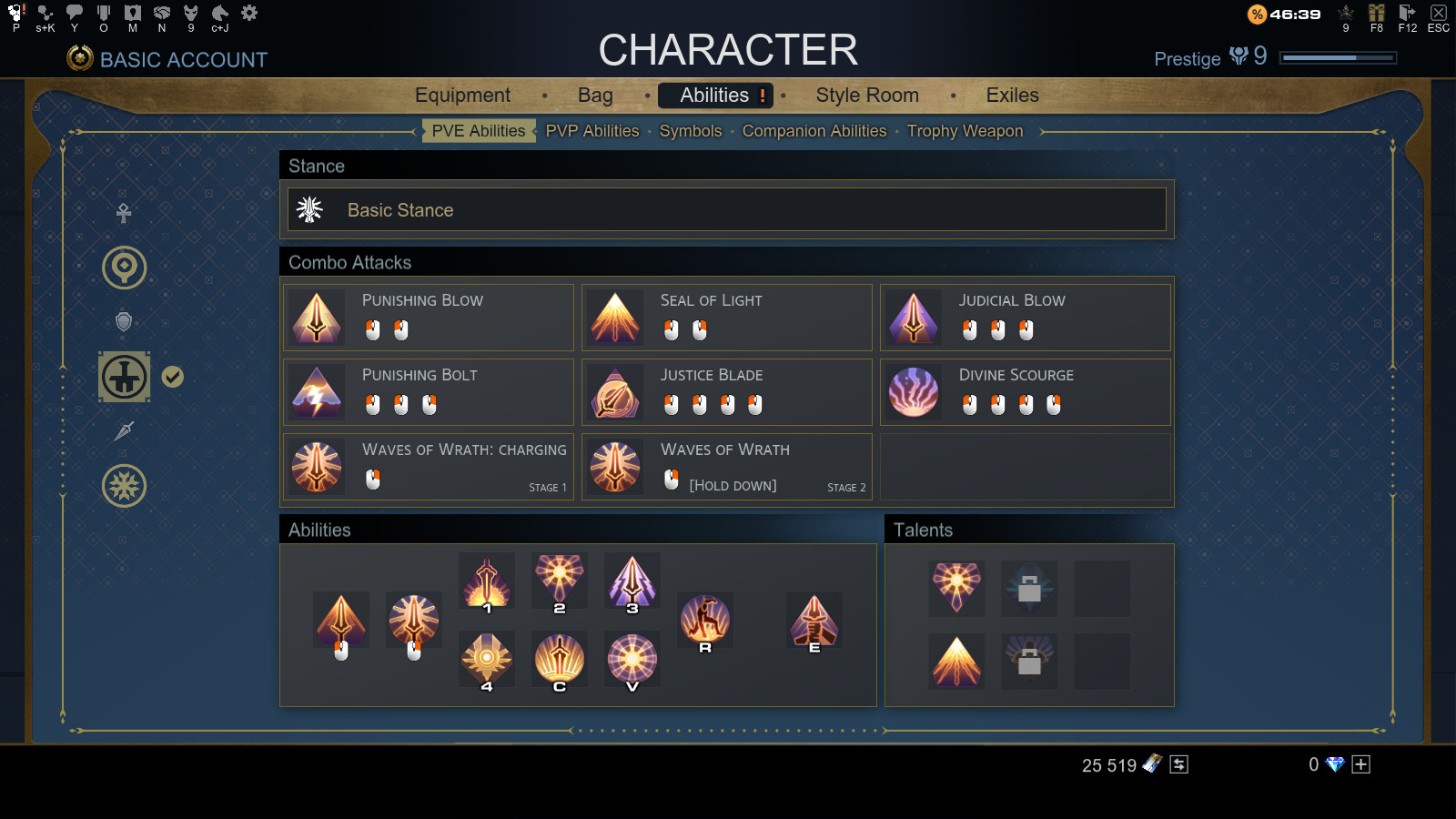Click the currency exchange arrows button
The width and height of the screenshot is (1456, 819).
point(1178,764)
